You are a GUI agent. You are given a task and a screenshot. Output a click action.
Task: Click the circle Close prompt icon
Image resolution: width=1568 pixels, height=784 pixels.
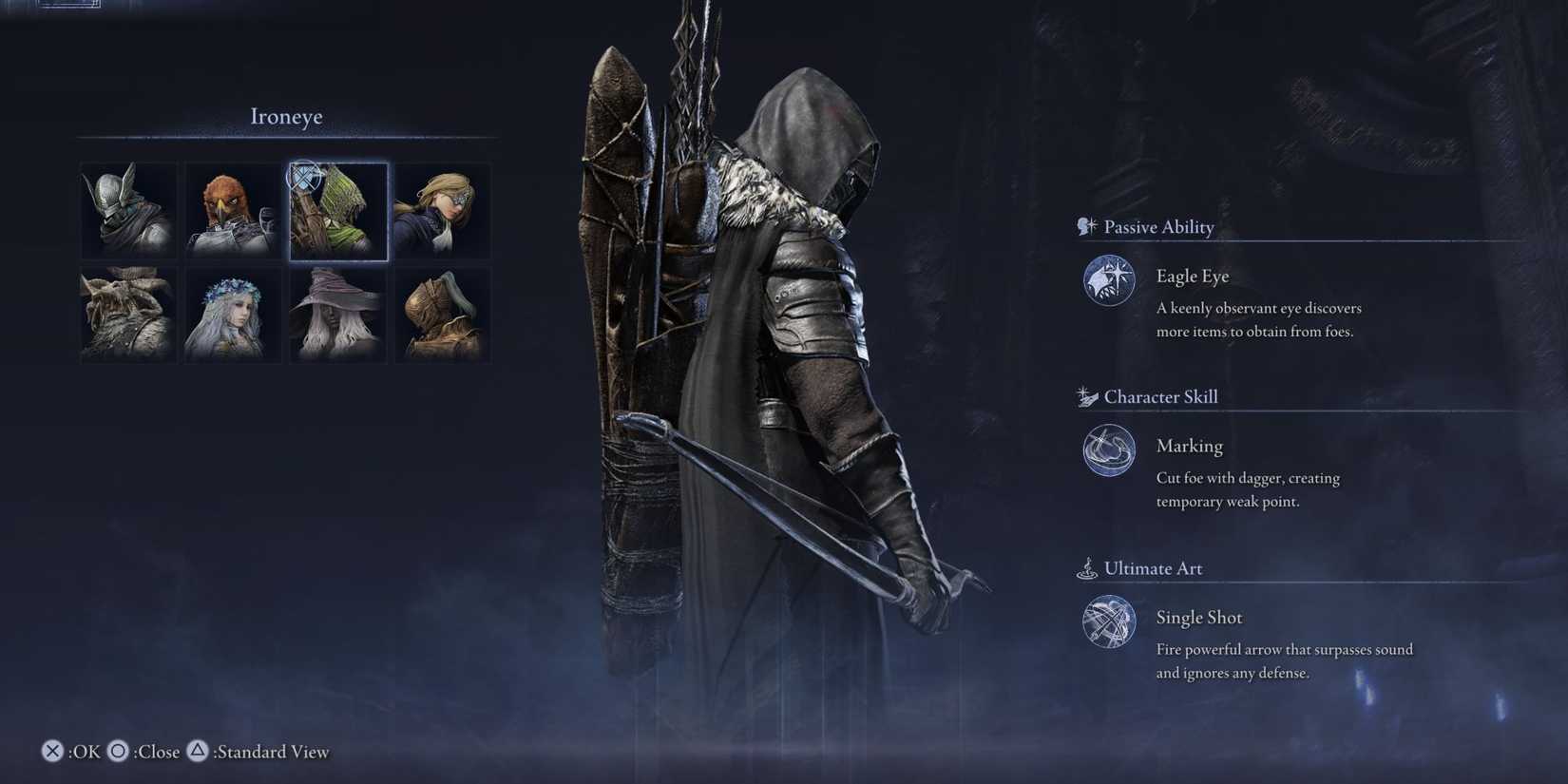(x=118, y=751)
